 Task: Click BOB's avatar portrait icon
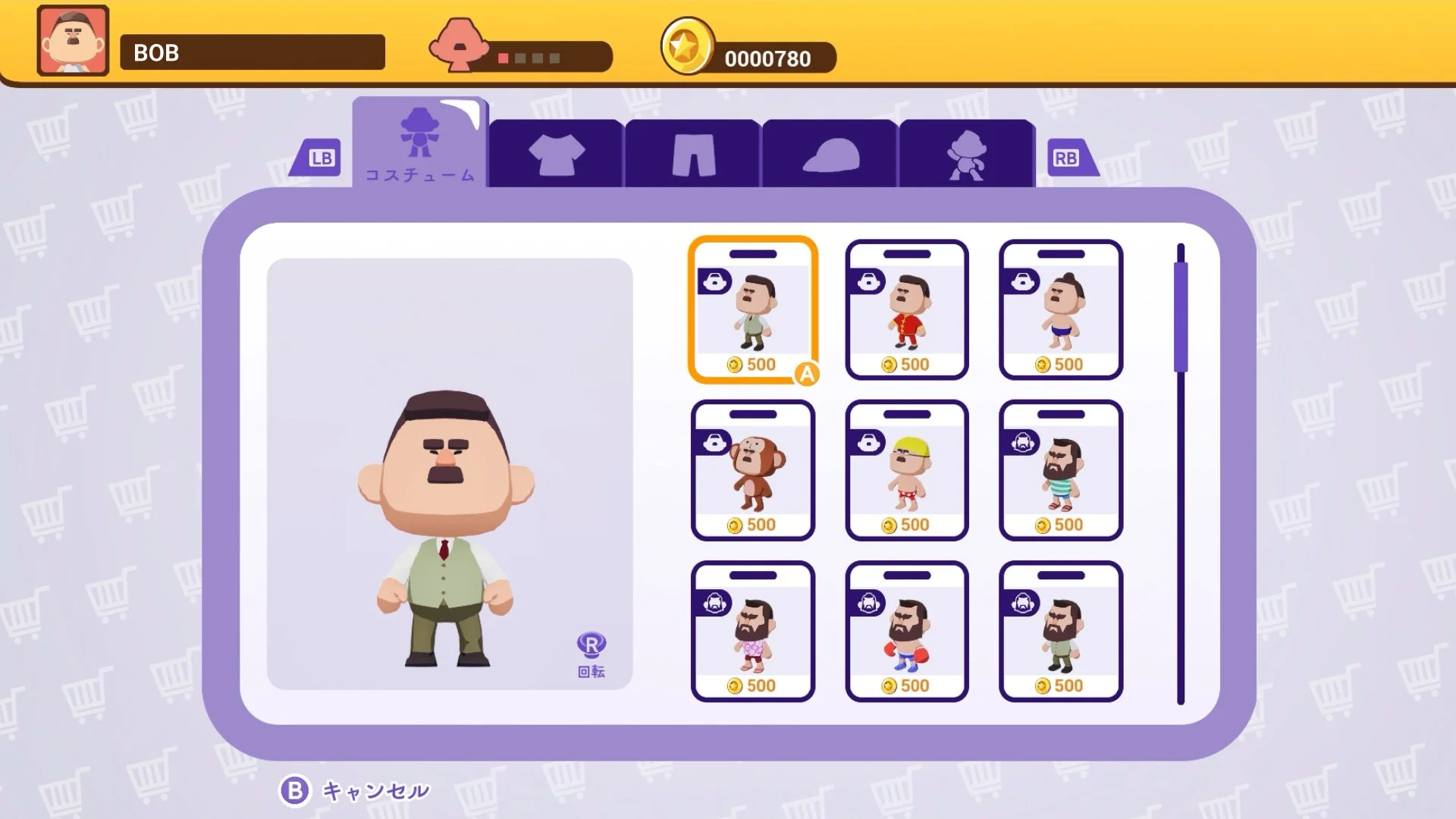[72, 42]
